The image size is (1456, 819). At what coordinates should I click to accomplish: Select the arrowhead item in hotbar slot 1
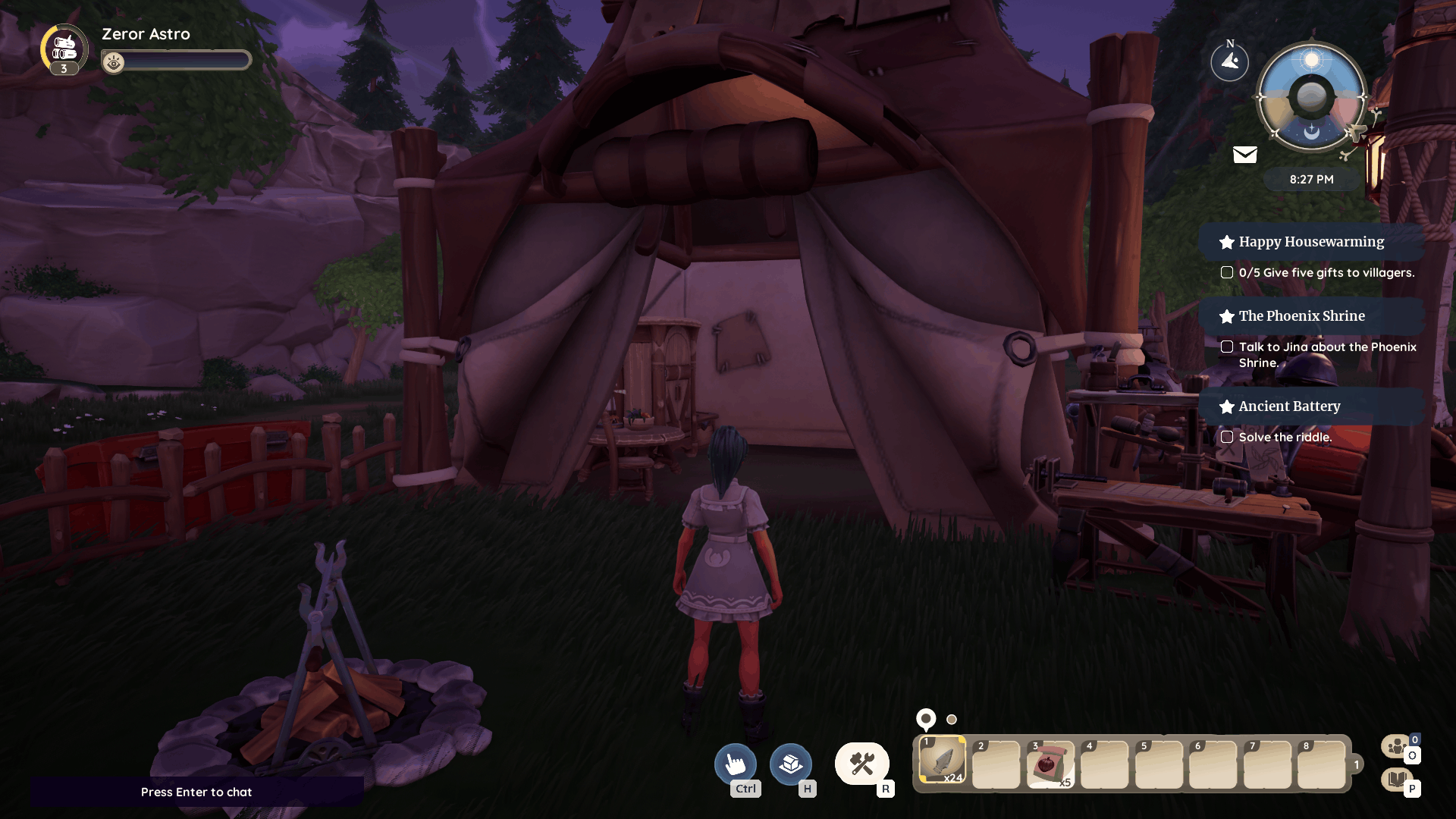click(942, 761)
